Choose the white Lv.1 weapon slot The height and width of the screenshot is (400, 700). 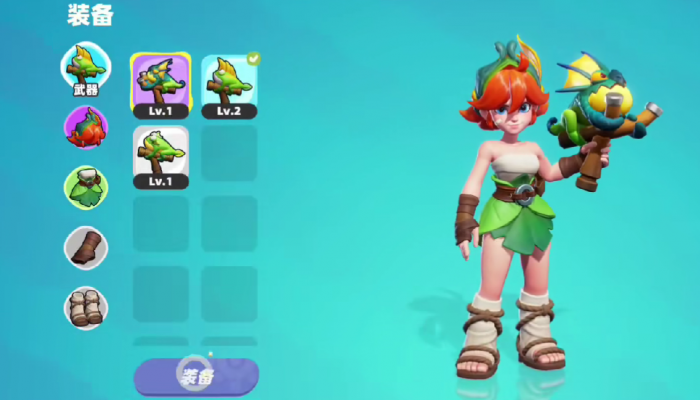[x=160, y=157]
